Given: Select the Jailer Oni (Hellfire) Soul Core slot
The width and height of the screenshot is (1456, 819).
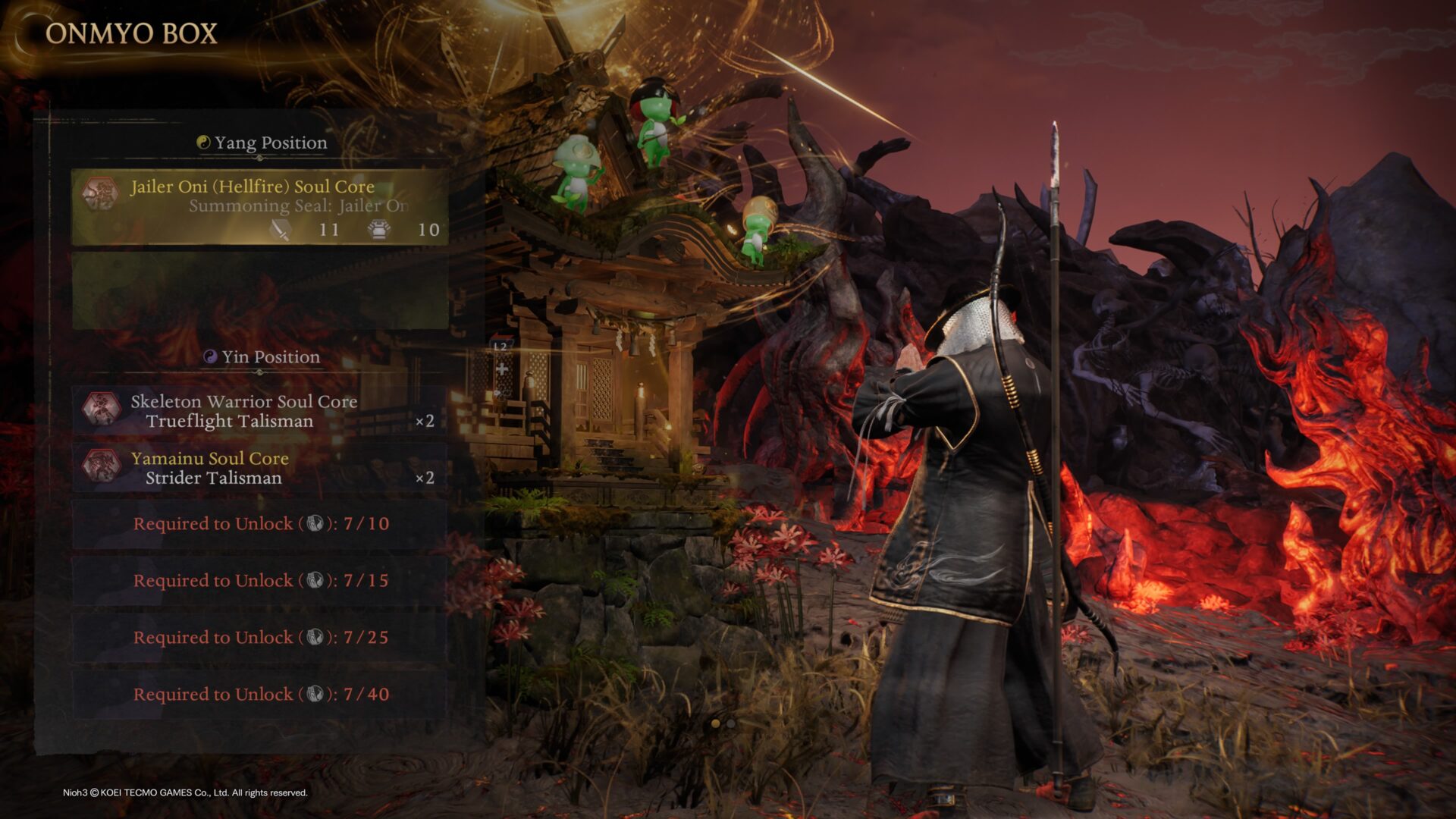Looking at the screenshot, I should click(259, 207).
